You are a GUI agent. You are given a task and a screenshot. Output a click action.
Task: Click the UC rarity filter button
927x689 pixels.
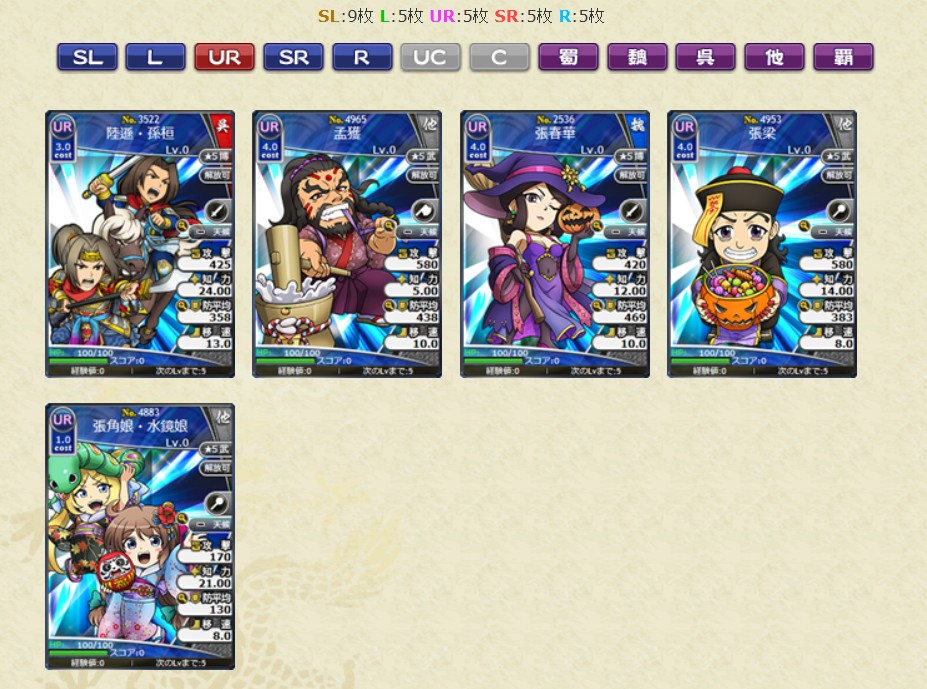430,57
